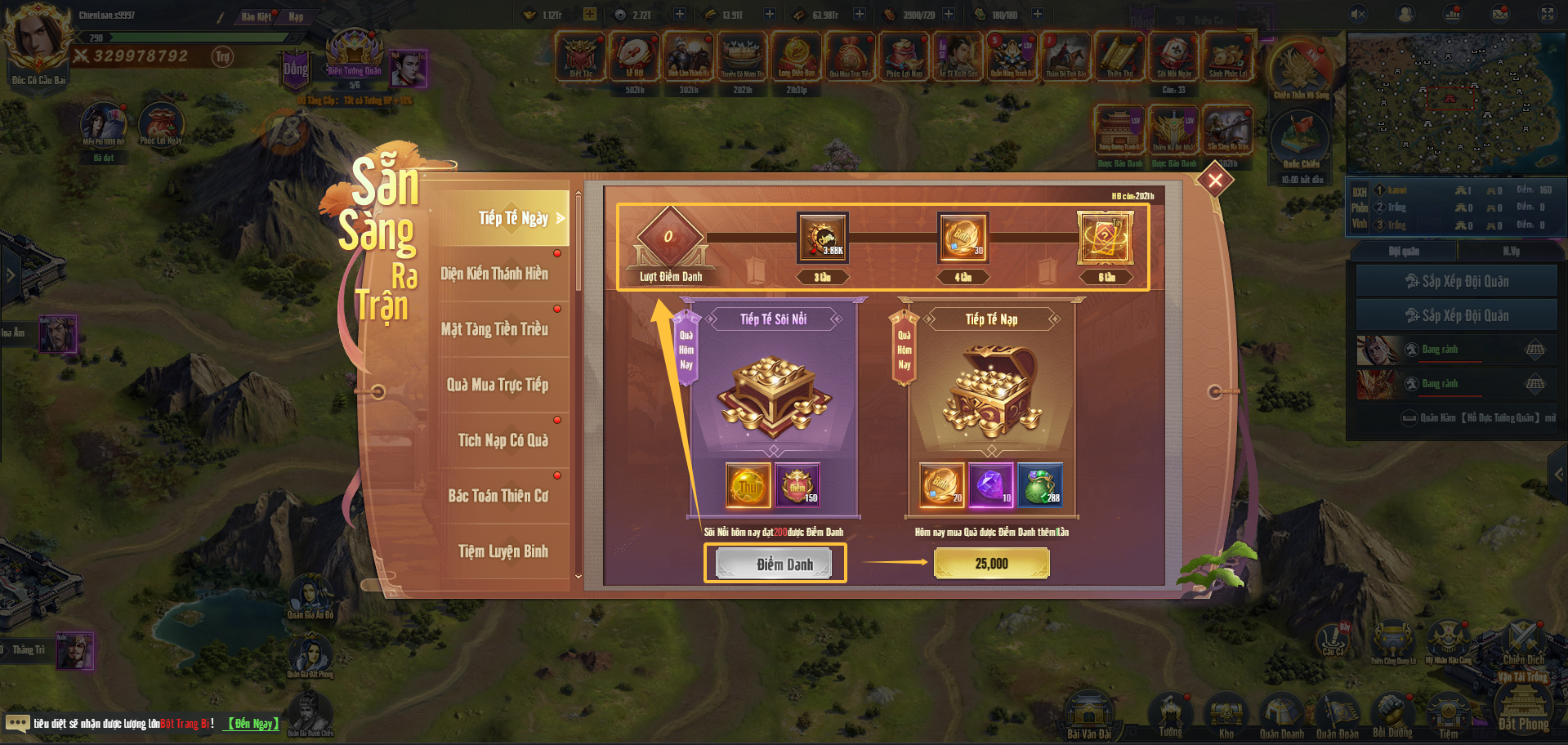This screenshot has width=1568, height=745.
Task: Open the mail envelope icon
Action: (x=1500, y=14)
